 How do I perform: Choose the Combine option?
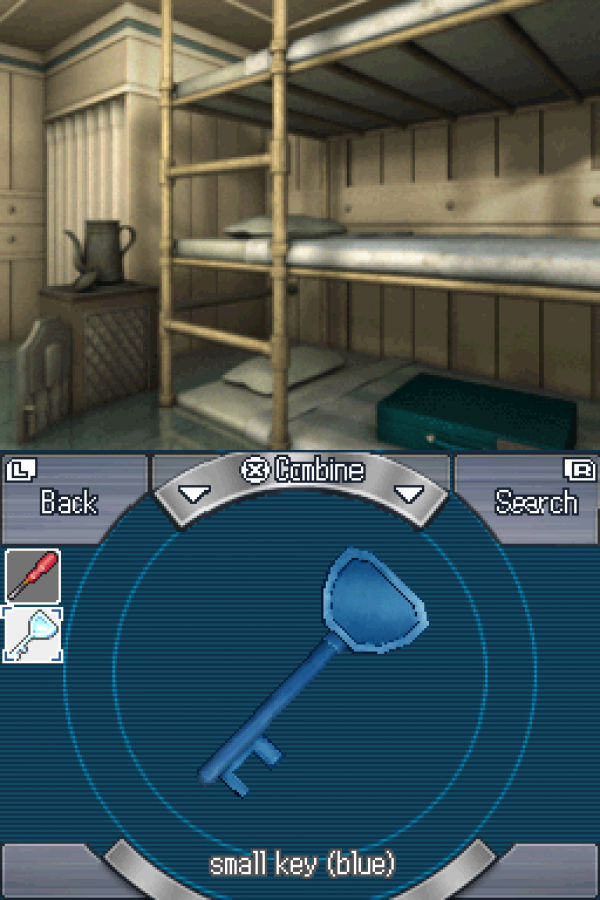(303, 472)
